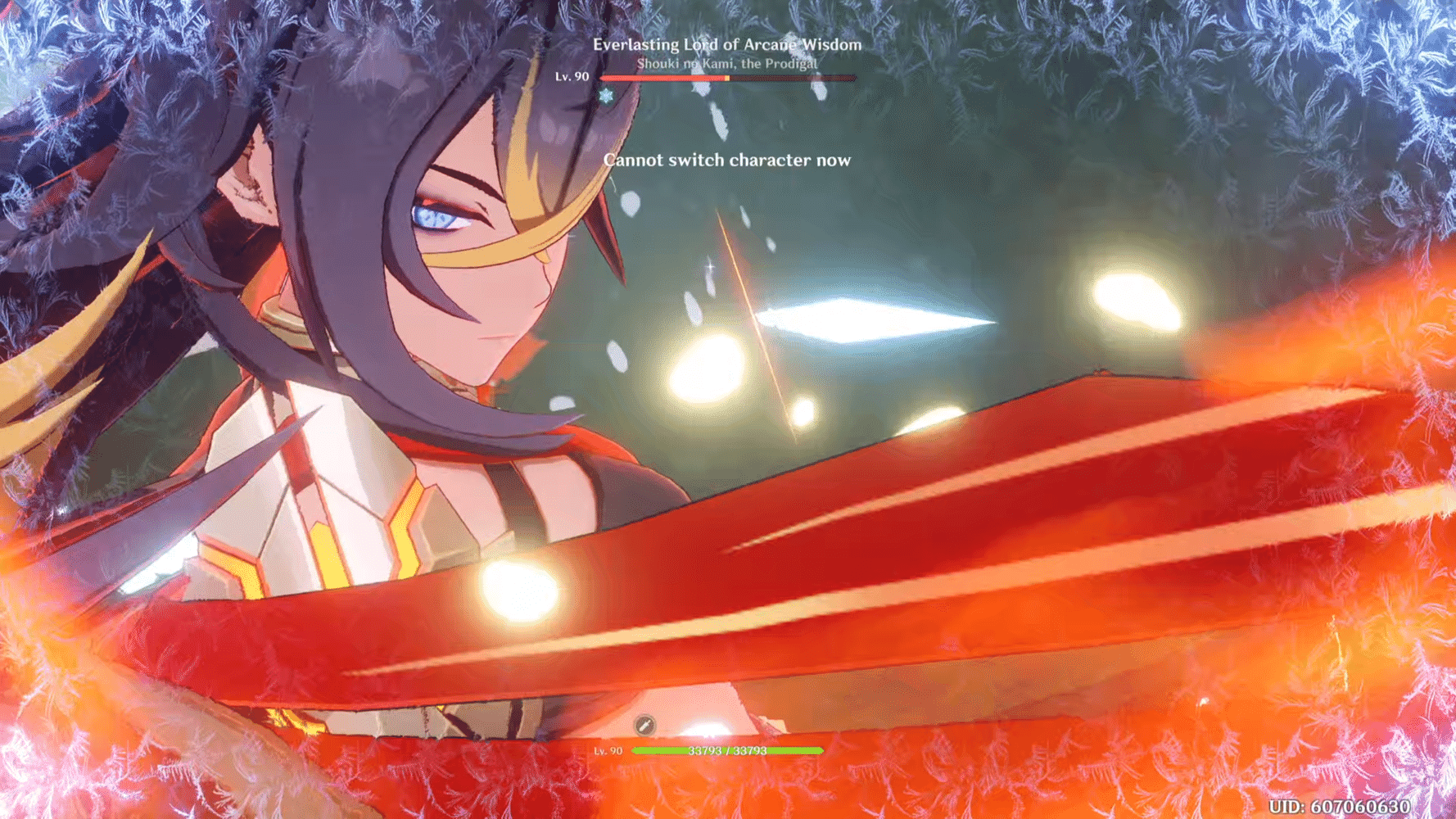Click the boss Lv. 90 label

tap(572, 78)
